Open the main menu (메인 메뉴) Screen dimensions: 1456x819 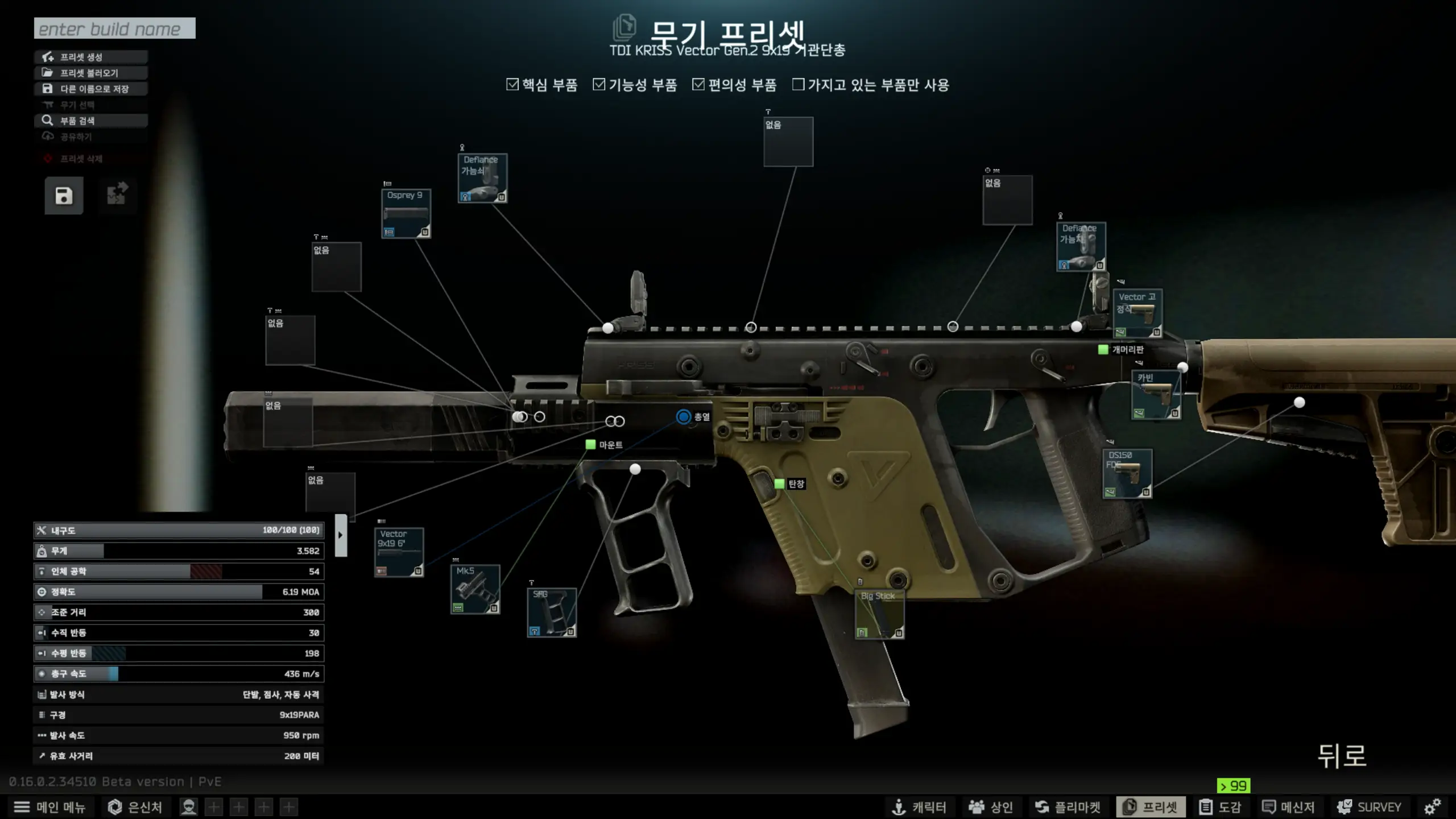pos(49,807)
